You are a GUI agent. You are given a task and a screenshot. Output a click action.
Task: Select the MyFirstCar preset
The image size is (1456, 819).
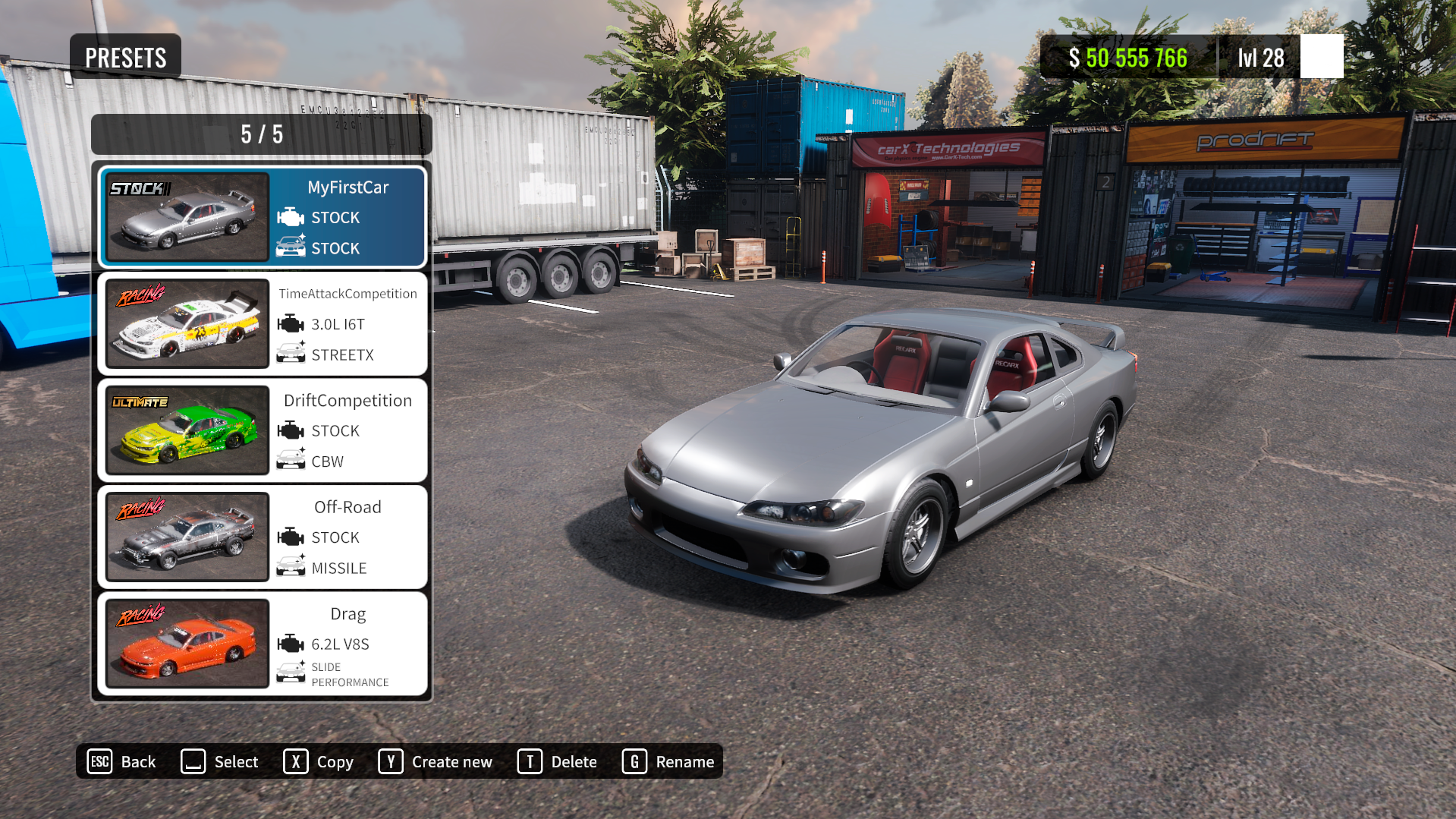coord(263,217)
